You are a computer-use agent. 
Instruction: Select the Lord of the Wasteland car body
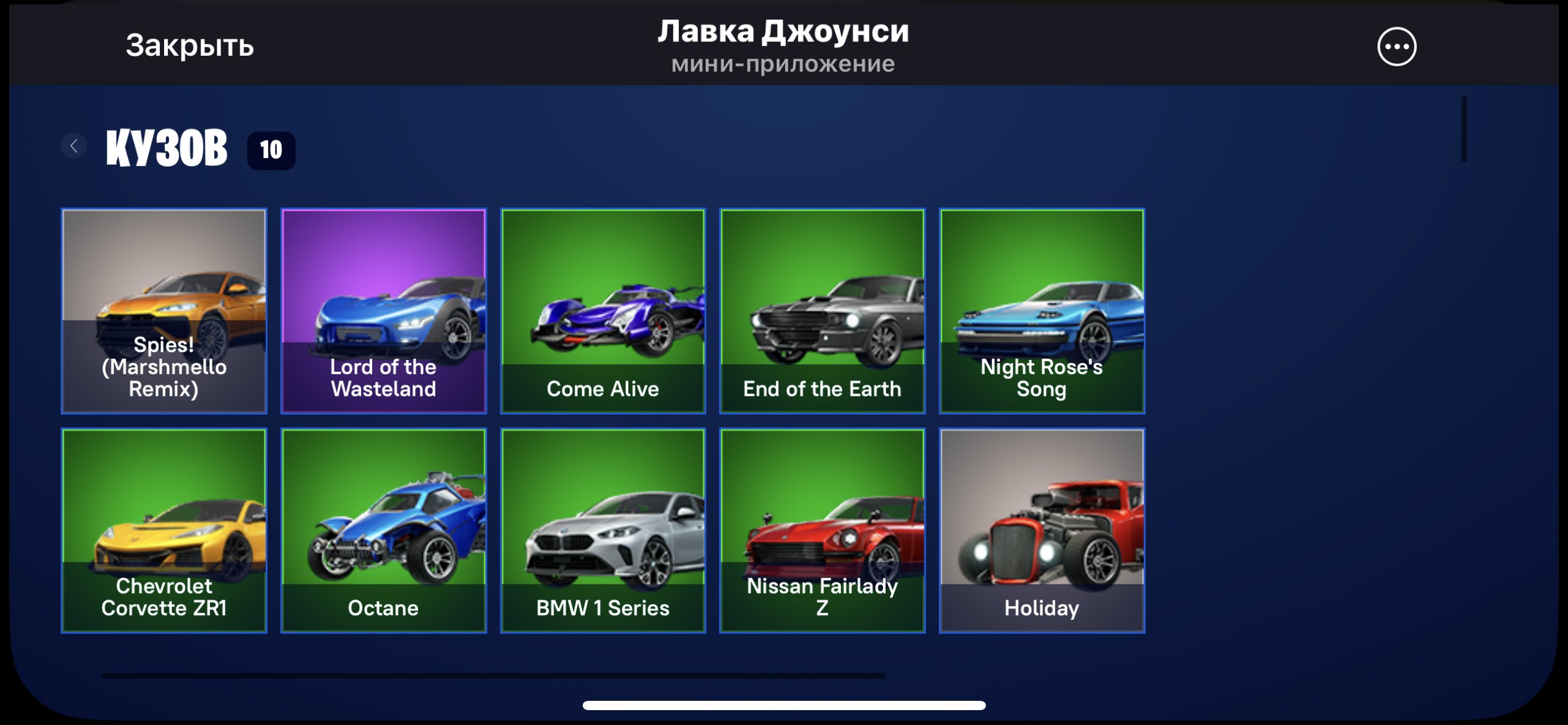383,310
